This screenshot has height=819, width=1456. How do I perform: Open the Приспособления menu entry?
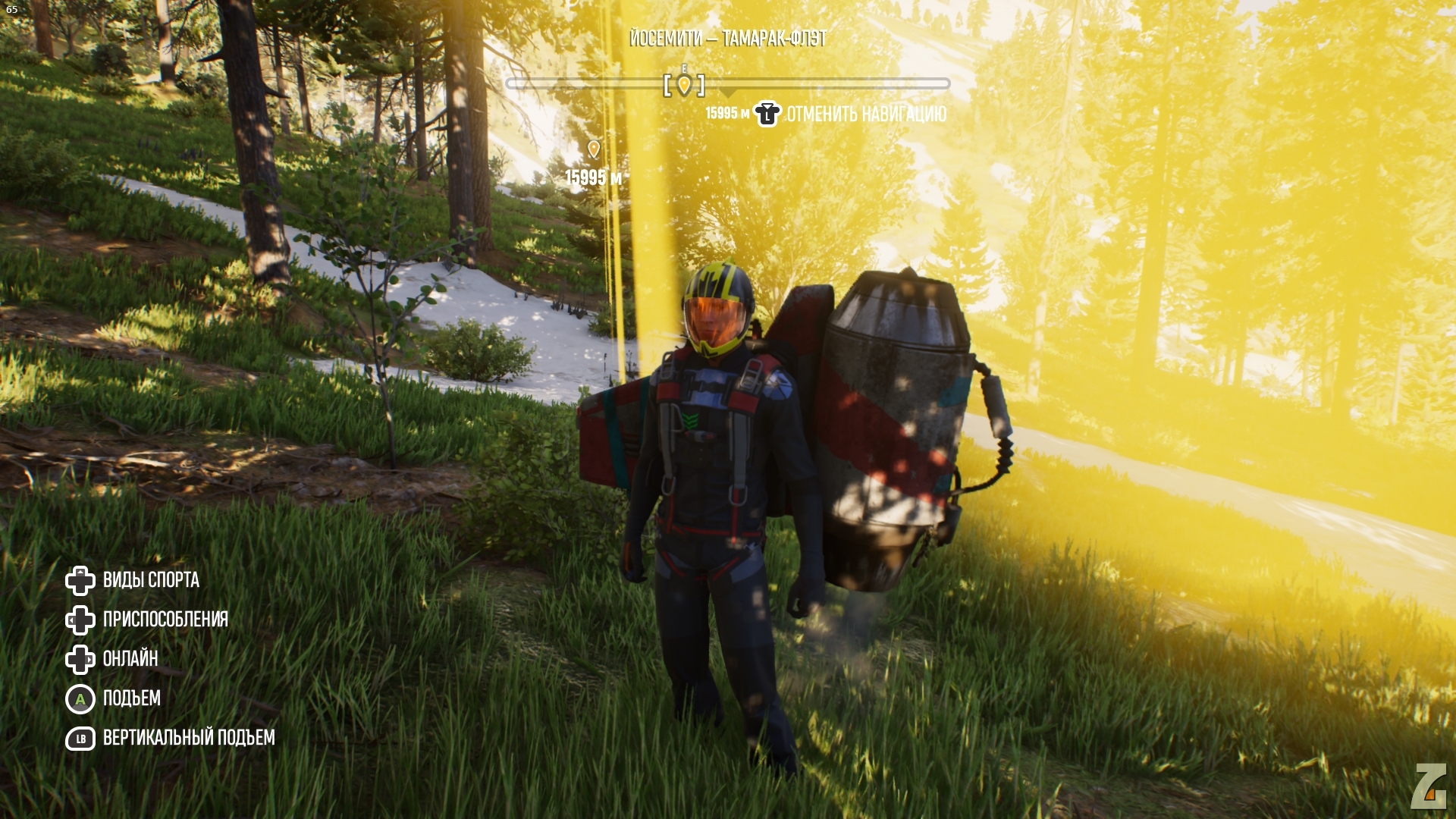[165, 620]
